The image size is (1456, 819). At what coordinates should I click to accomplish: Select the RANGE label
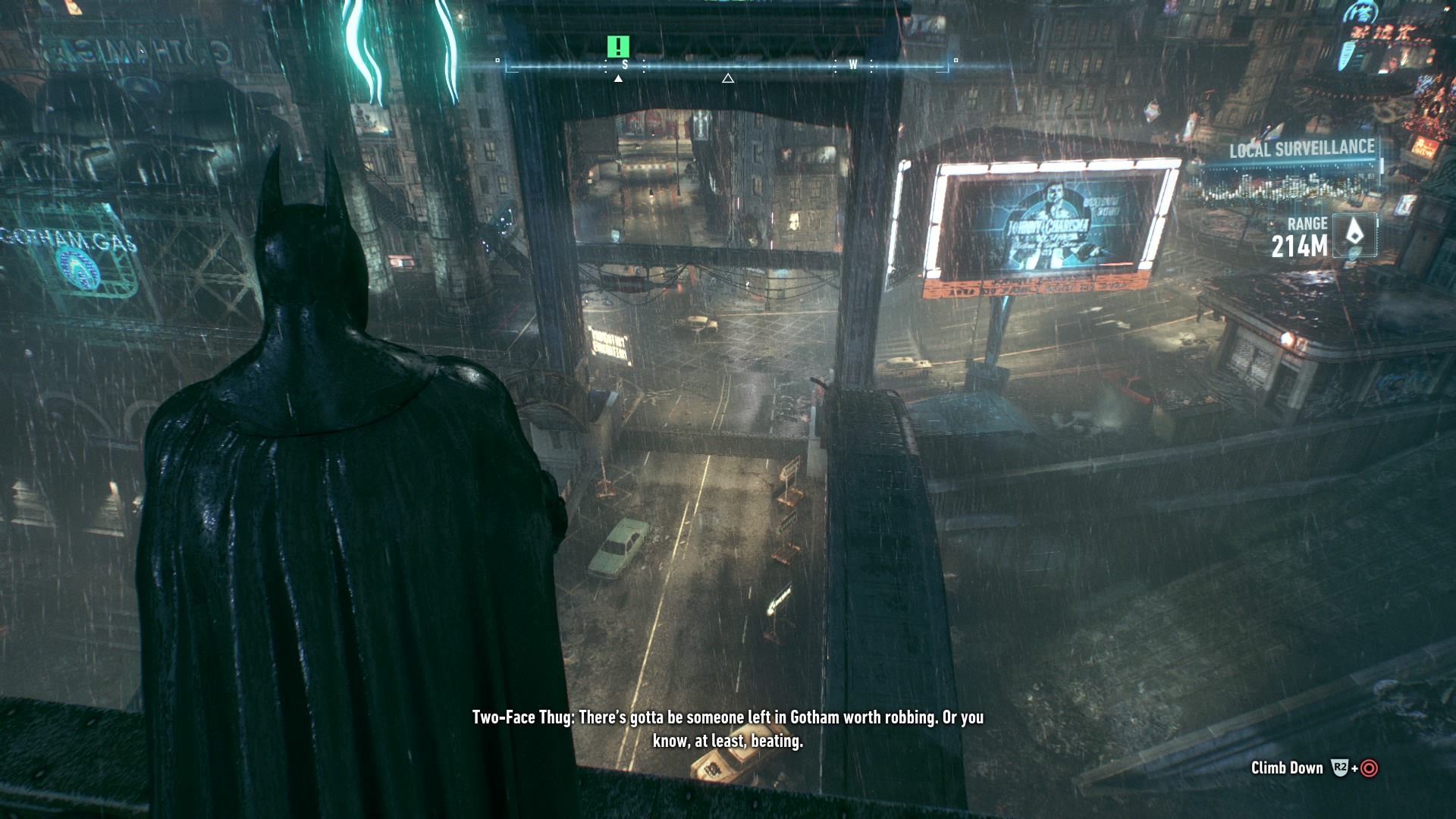click(1308, 224)
